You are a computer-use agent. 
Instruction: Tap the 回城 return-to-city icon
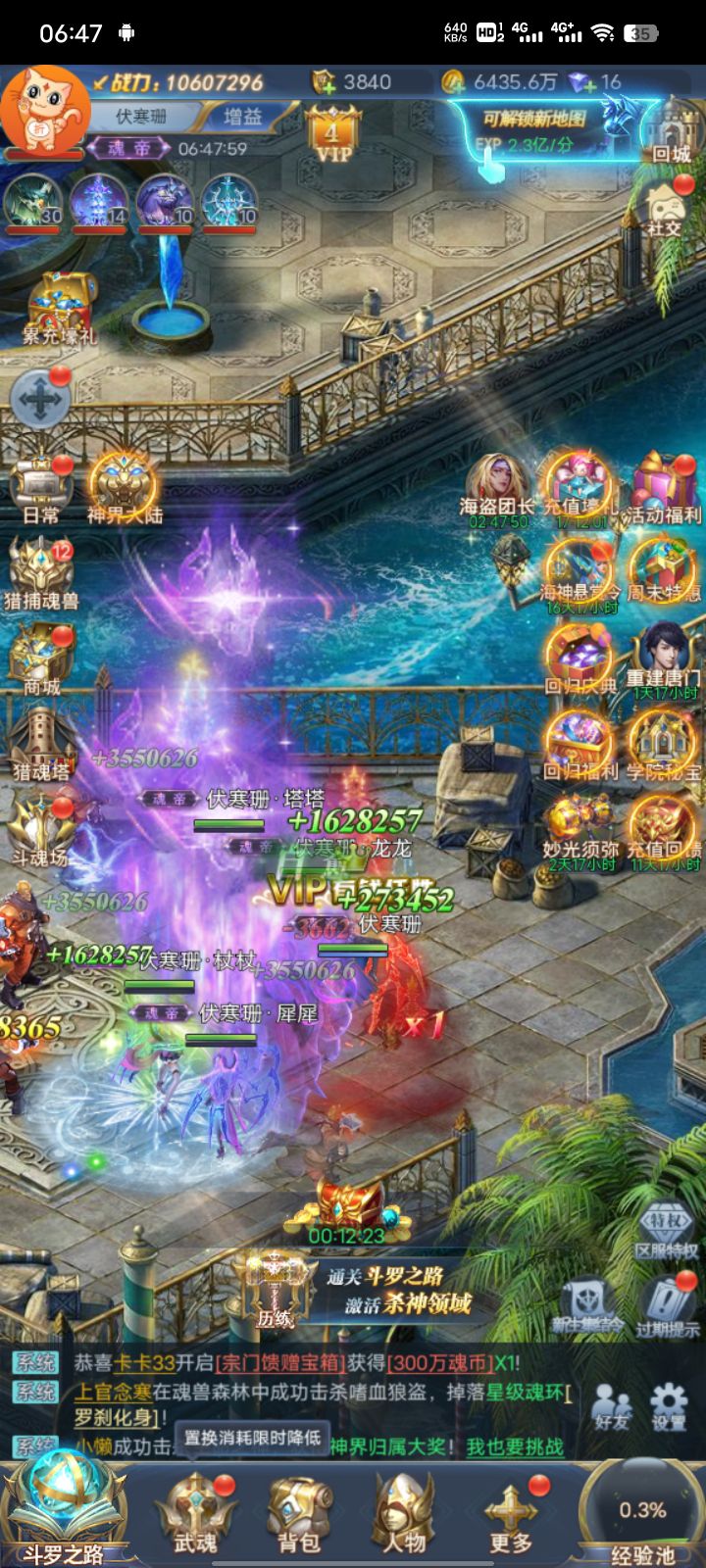(672, 132)
